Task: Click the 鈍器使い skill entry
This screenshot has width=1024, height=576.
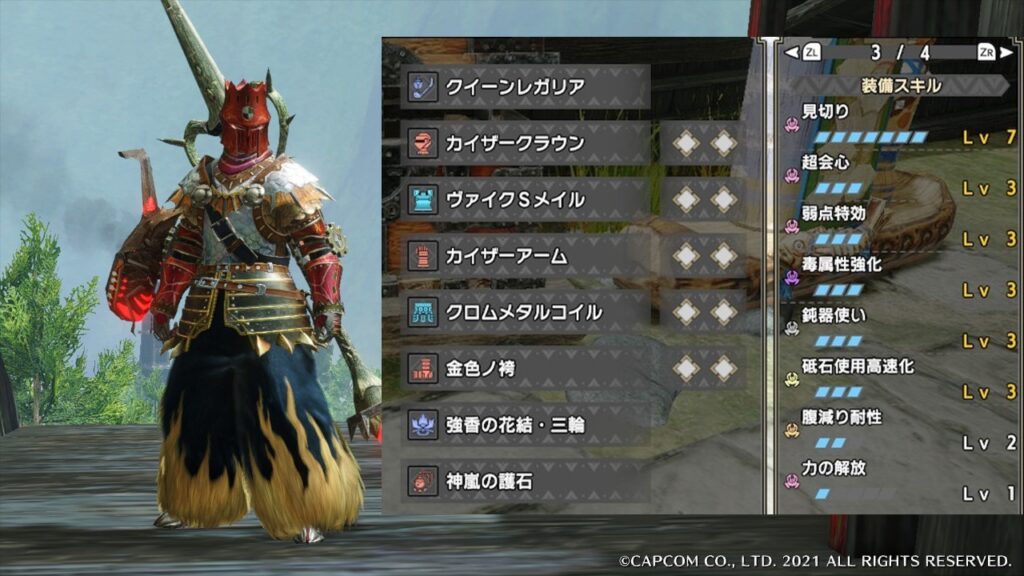Action: 900,329
